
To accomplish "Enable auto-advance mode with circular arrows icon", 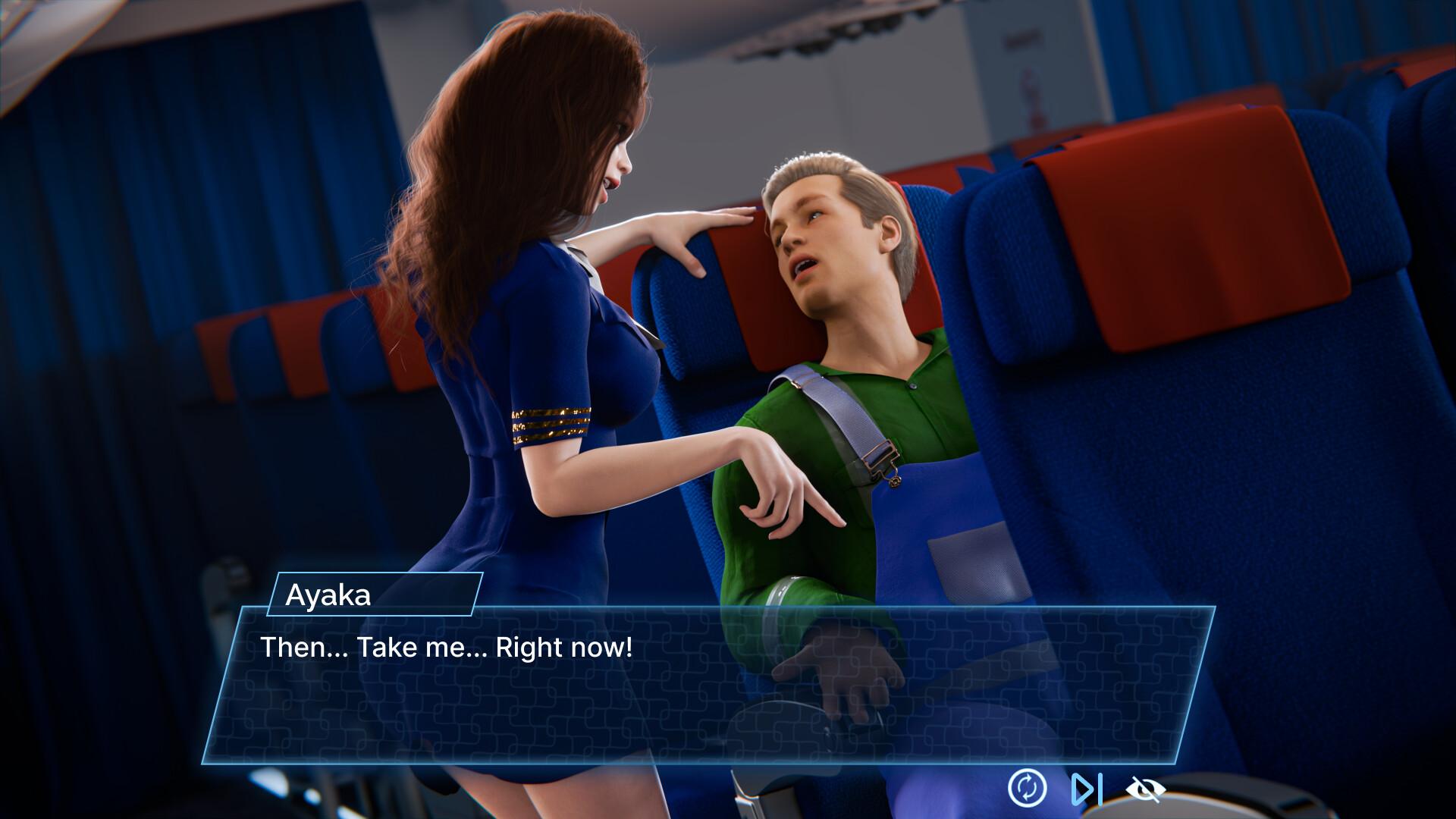I will [1028, 789].
